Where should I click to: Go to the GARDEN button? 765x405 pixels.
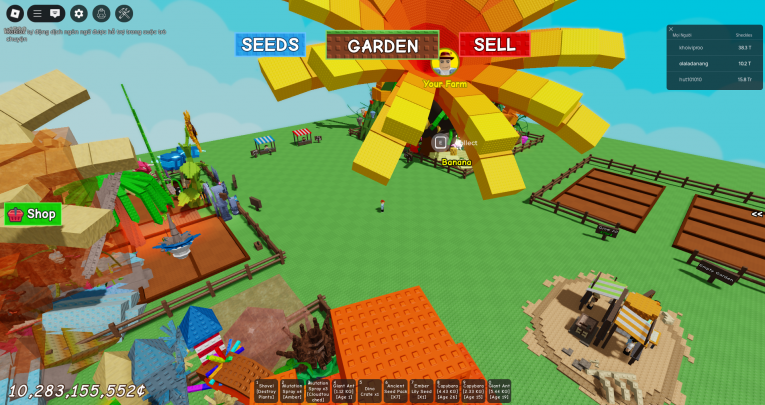click(382, 46)
